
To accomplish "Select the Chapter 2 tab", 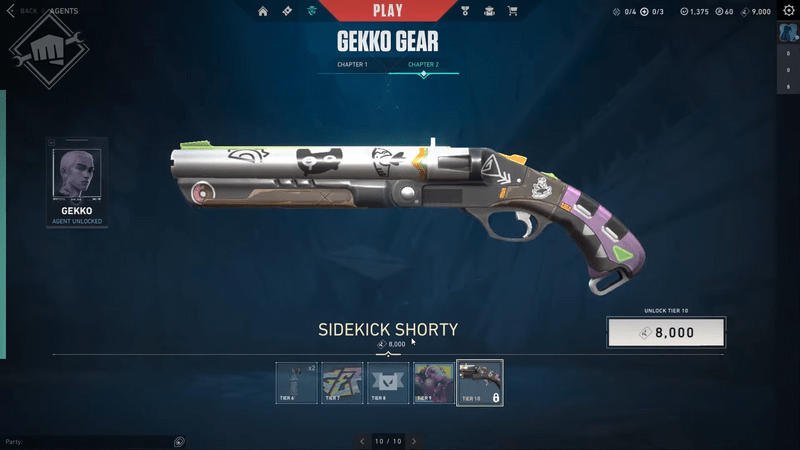I will (x=423, y=65).
